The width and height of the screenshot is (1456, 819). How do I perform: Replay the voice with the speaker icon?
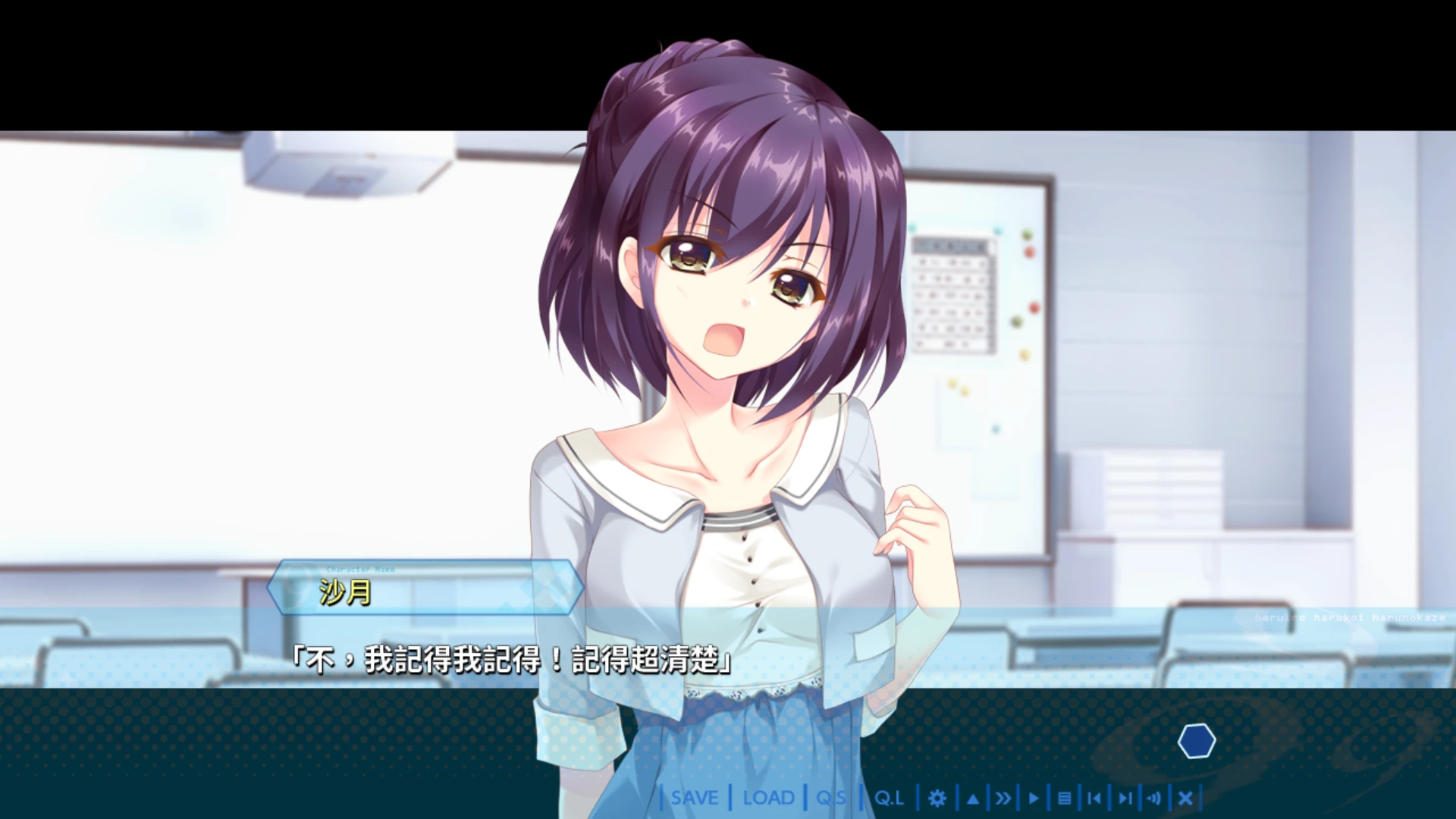(x=1154, y=798)
